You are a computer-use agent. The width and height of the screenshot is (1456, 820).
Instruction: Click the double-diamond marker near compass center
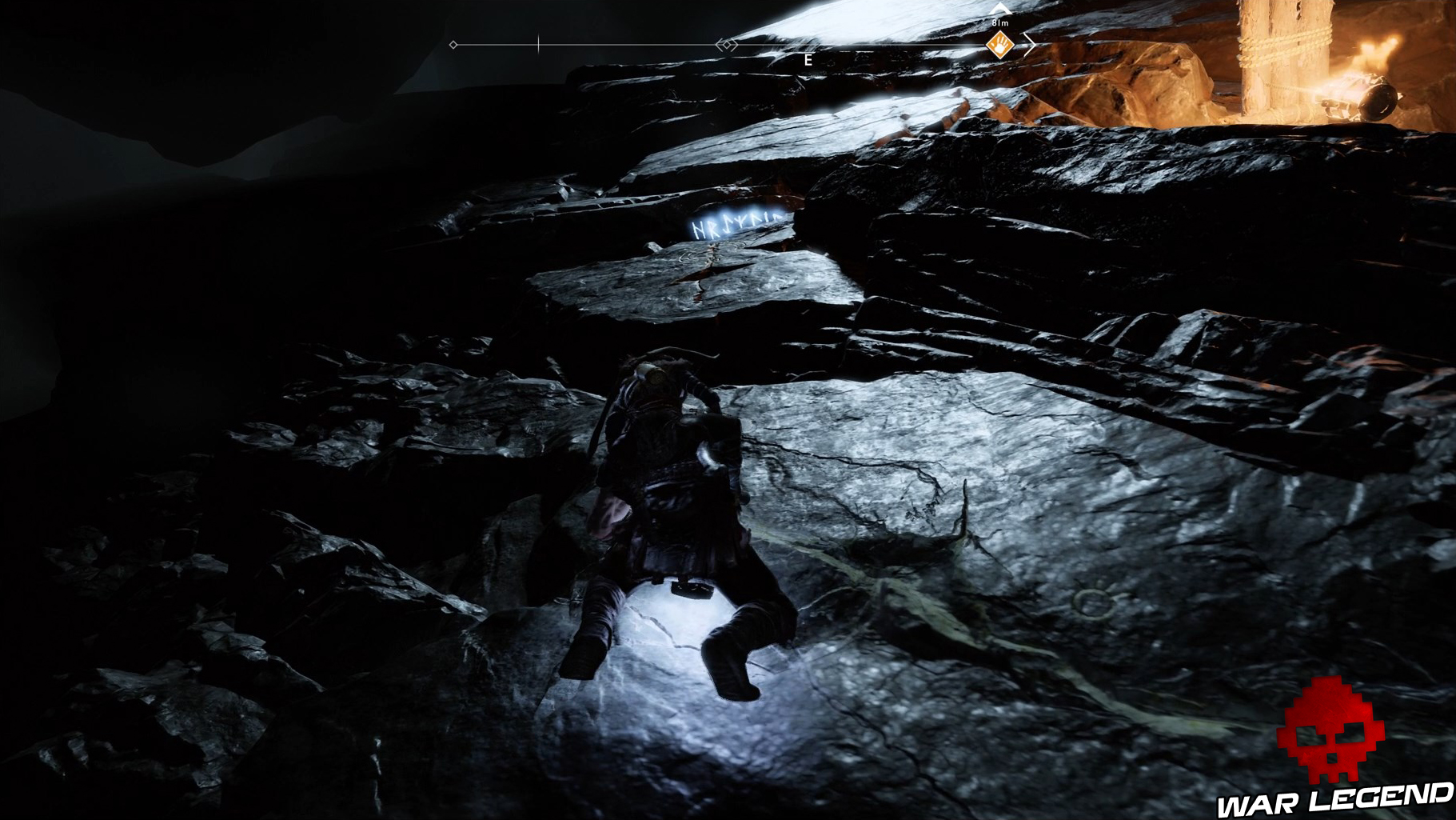coord(727,46)
